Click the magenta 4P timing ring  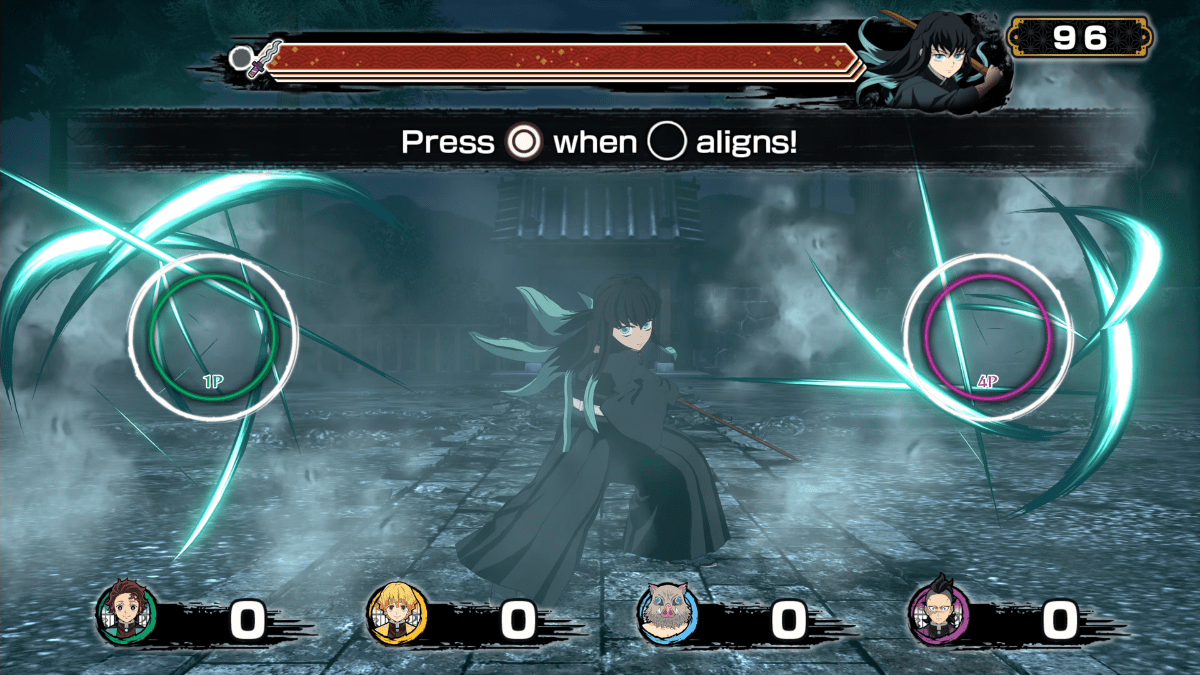point(988,337)
